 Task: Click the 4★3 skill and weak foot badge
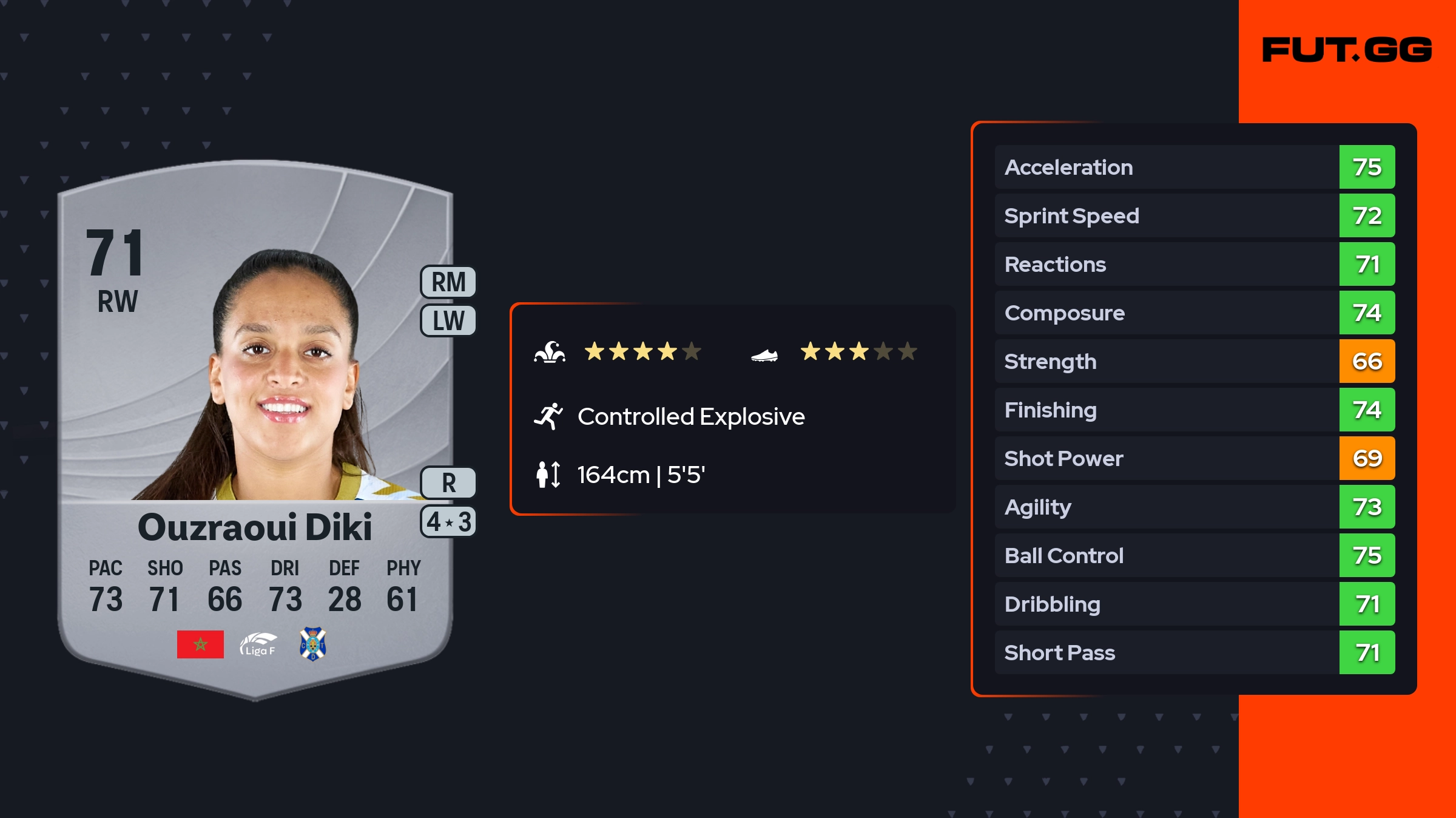[448, 522]
